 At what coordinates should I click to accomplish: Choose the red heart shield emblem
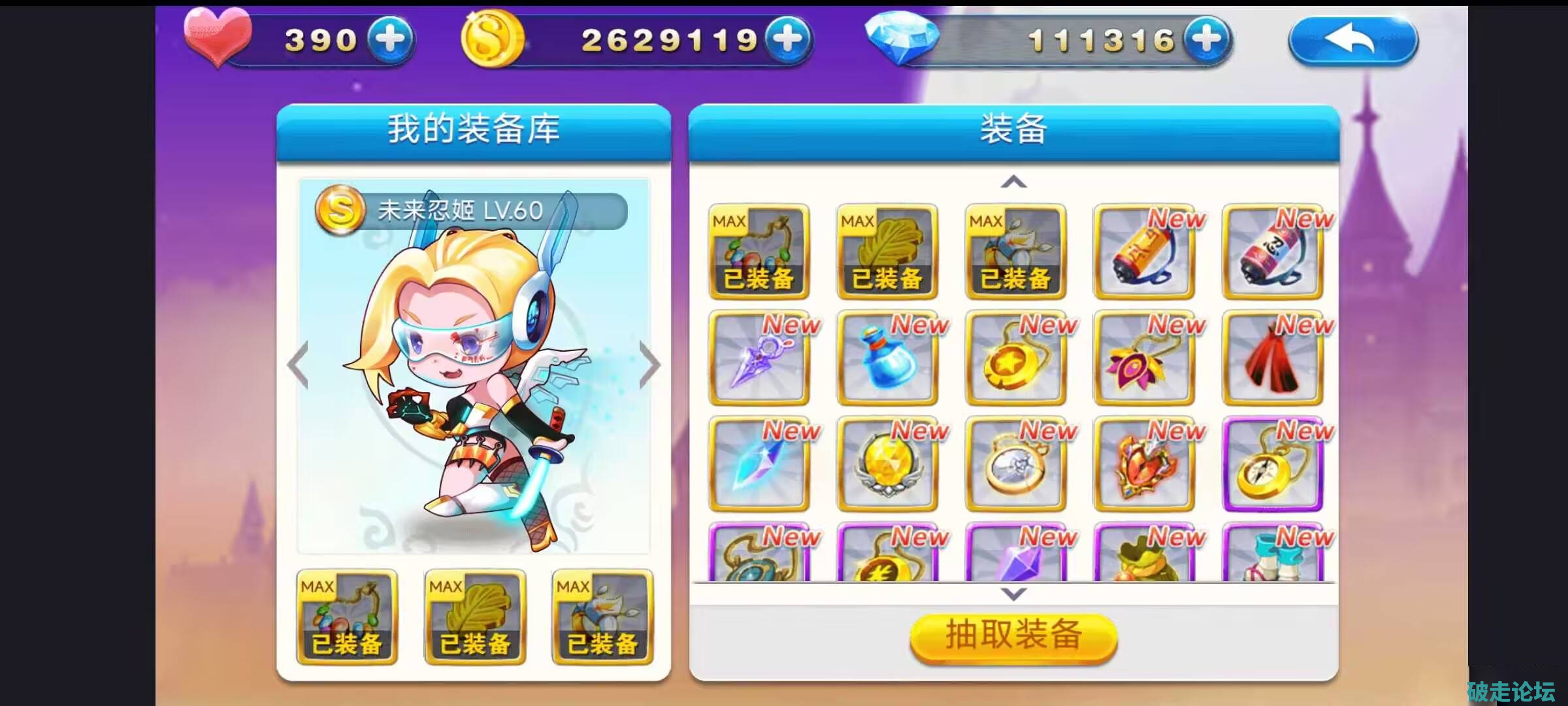tap(1143, 464)
